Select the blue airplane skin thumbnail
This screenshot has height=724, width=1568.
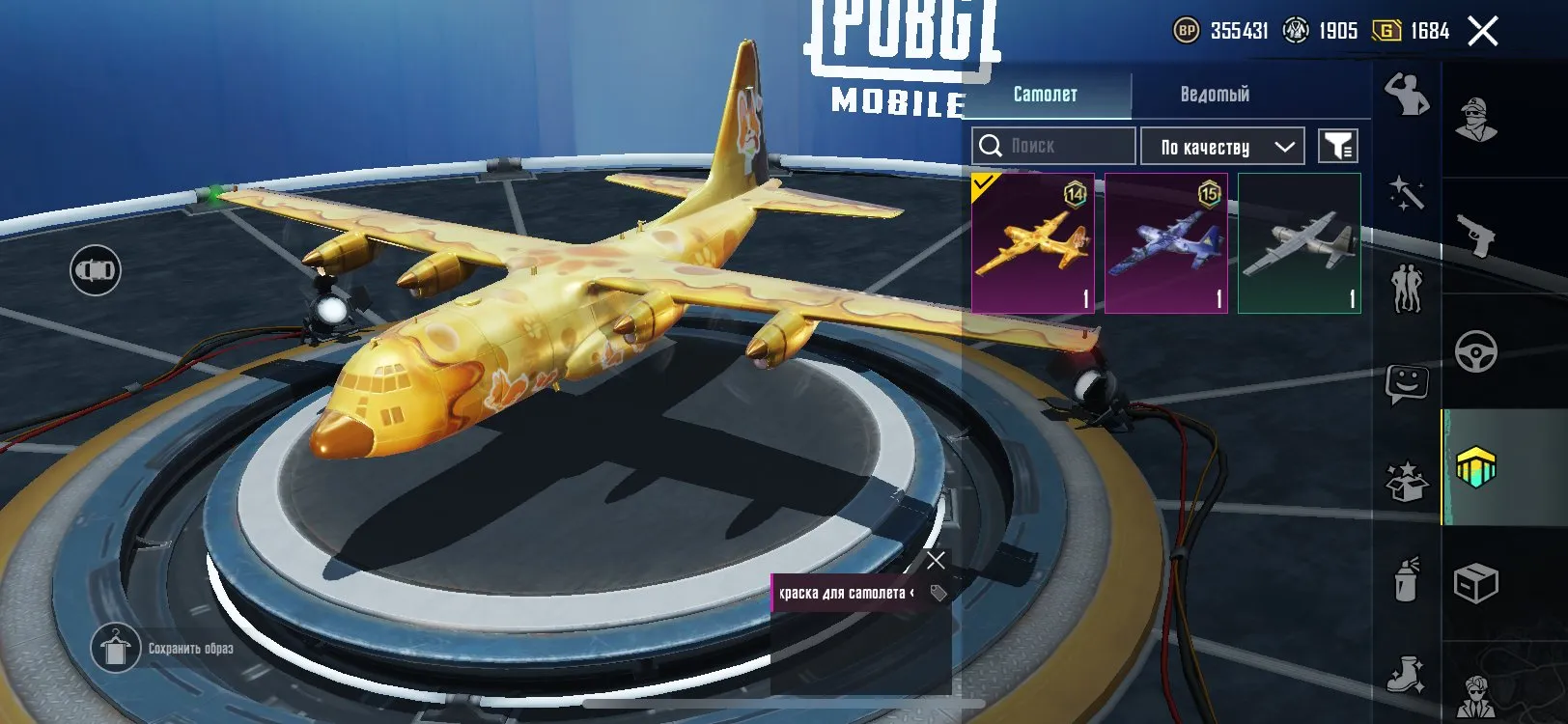pyautogui.click(x=1165, y=241)
